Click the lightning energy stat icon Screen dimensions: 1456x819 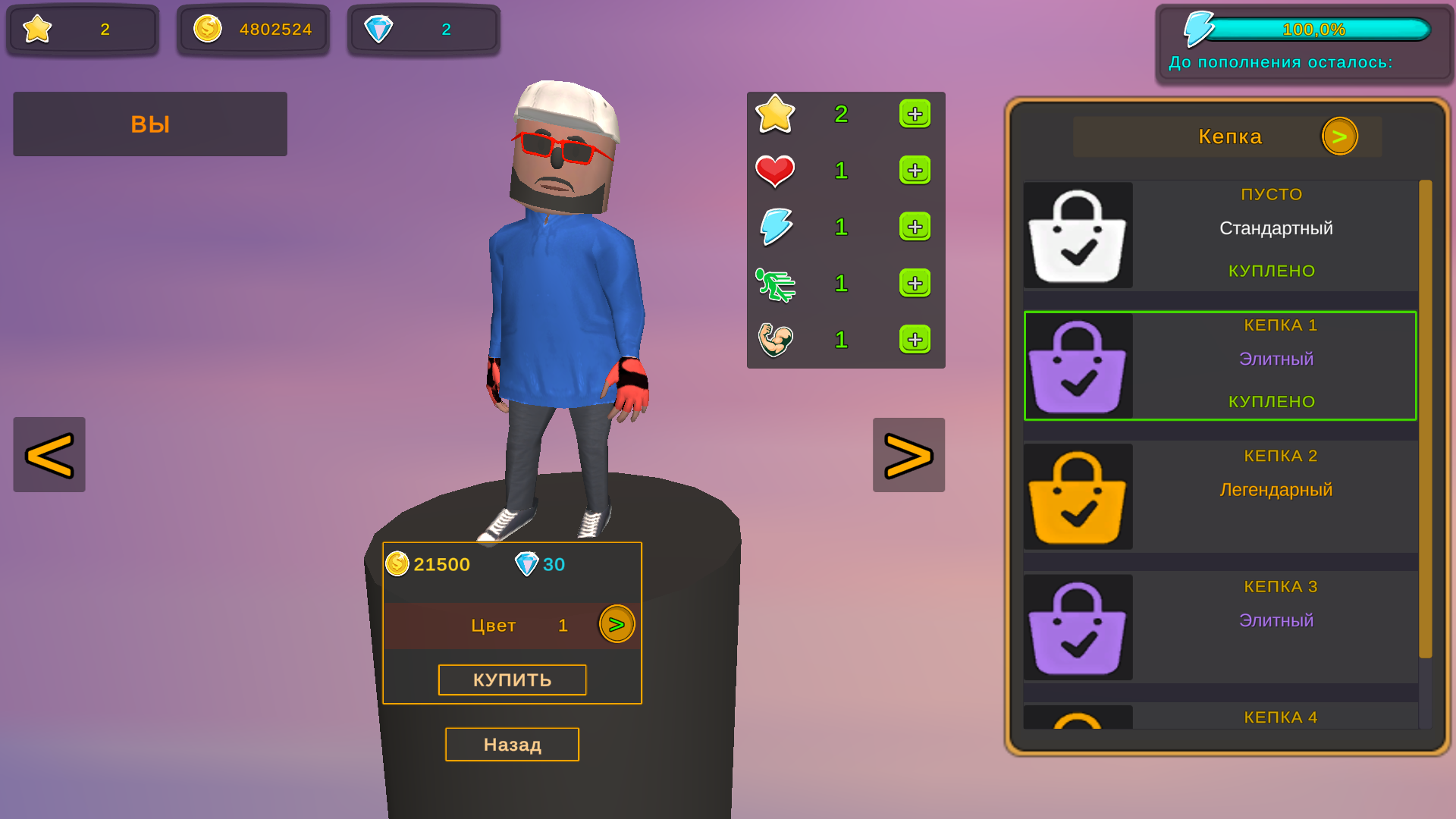[774, 227]
